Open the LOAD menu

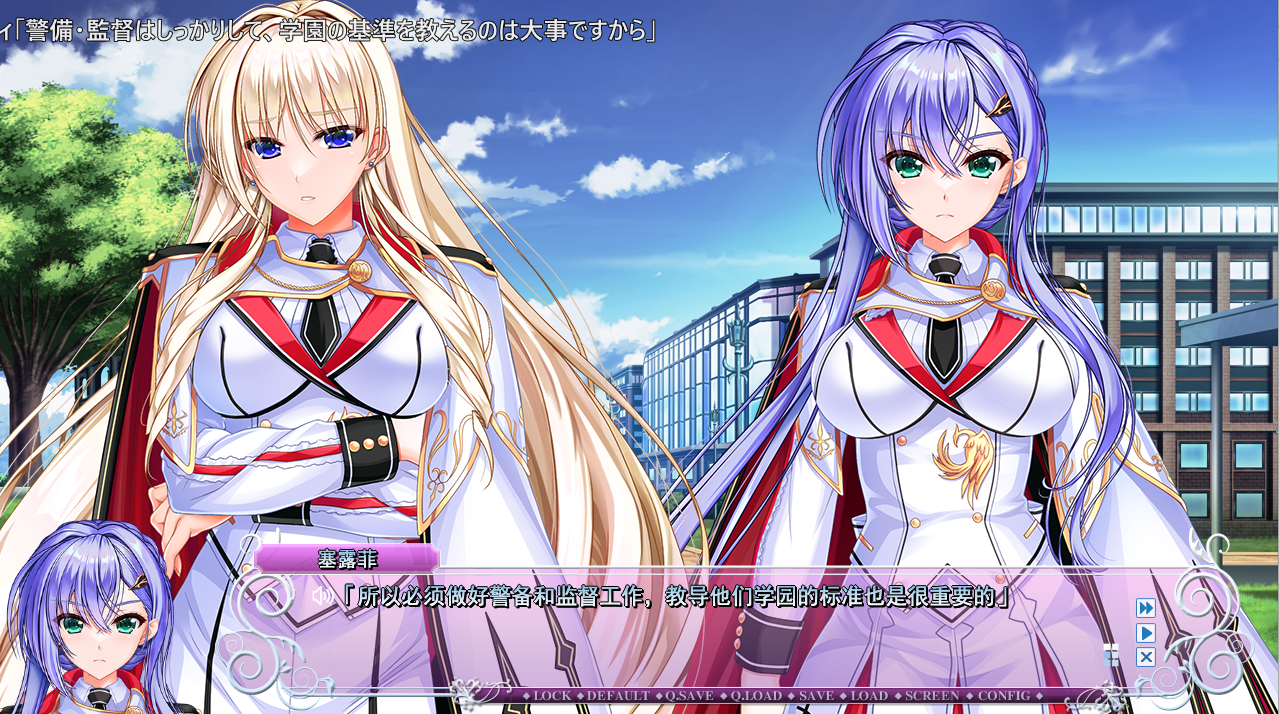pyautogui.click(x=869, y=696)
